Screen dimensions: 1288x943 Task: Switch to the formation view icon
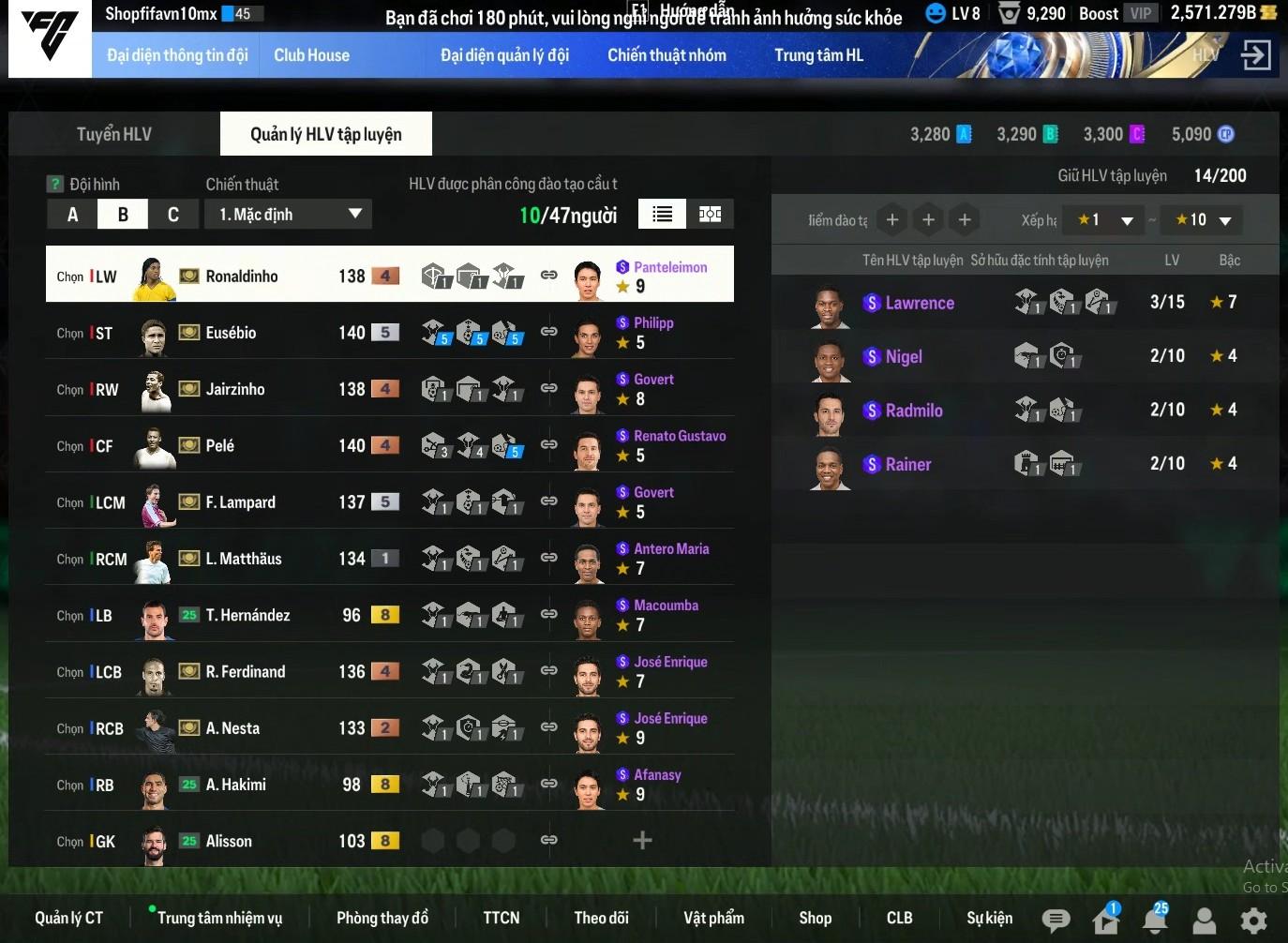710,215
